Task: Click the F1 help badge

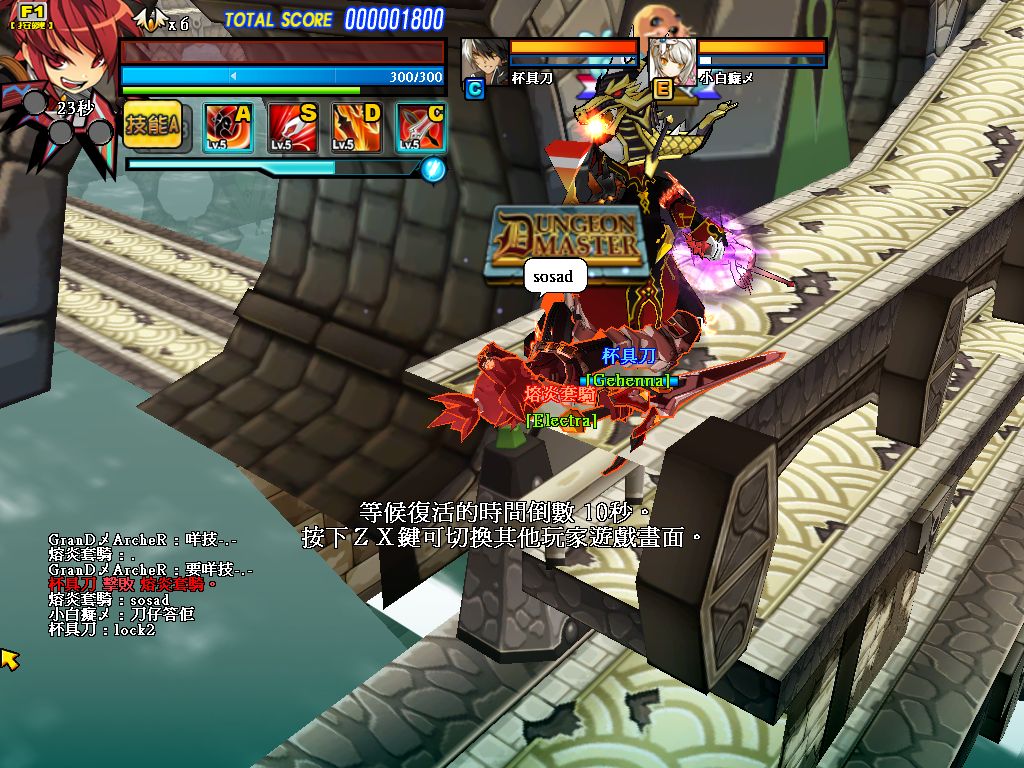Action: point(32,14)
